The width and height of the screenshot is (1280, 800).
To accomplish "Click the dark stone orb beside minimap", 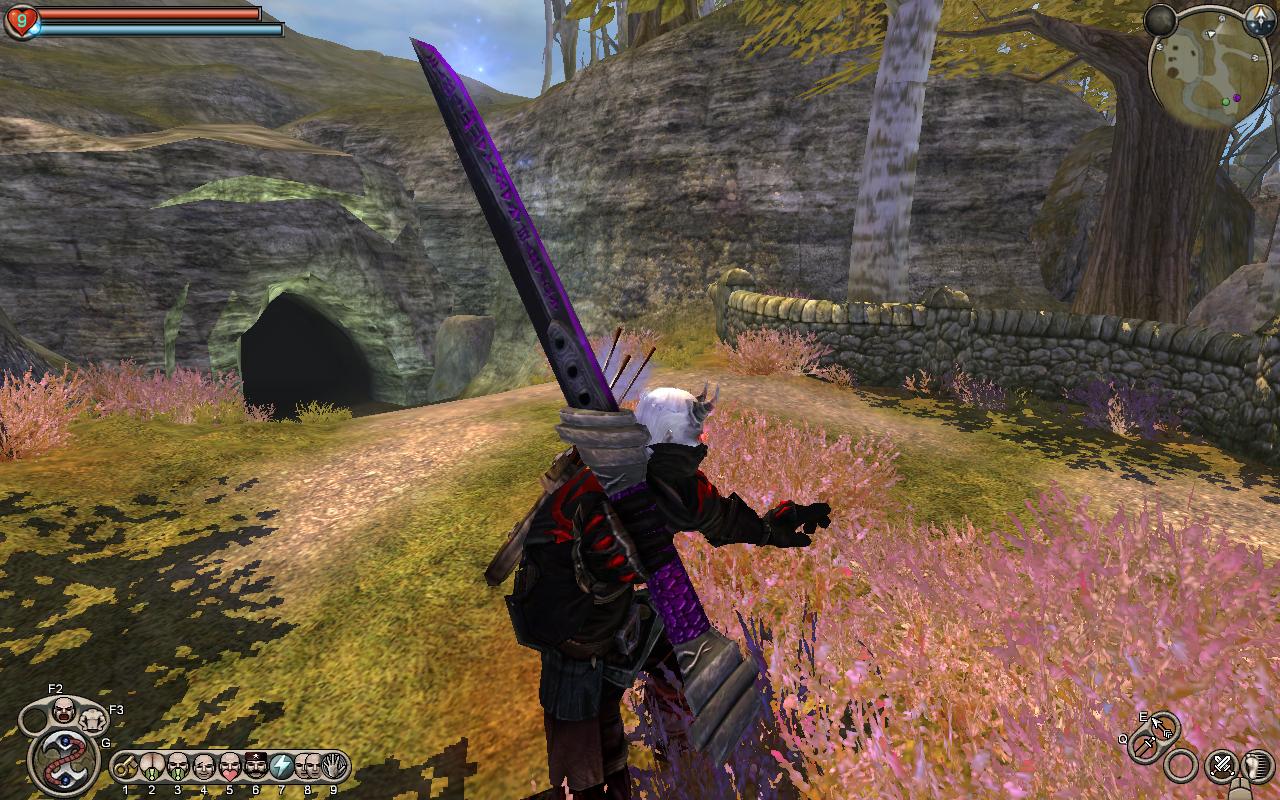I will click(1160, 19).
